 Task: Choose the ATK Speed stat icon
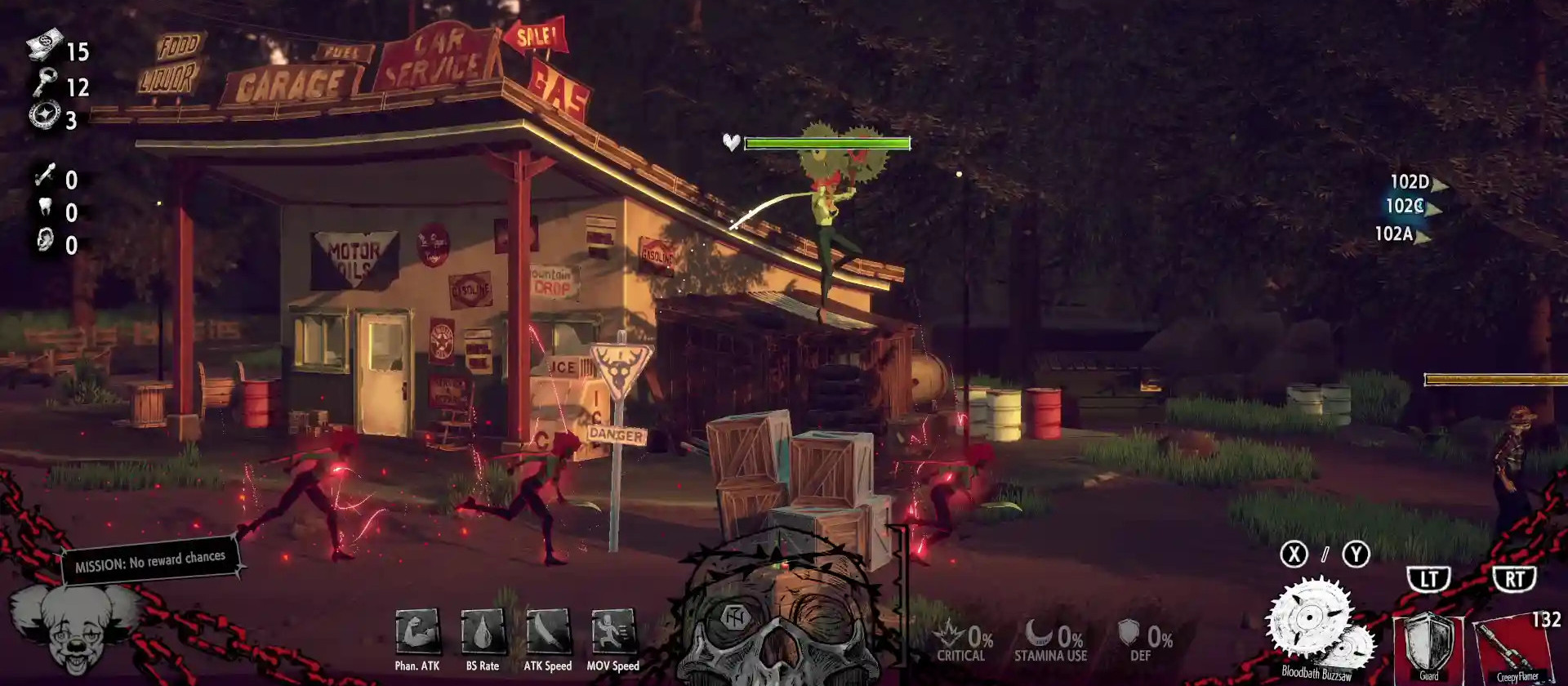click(x=548, y=633)
